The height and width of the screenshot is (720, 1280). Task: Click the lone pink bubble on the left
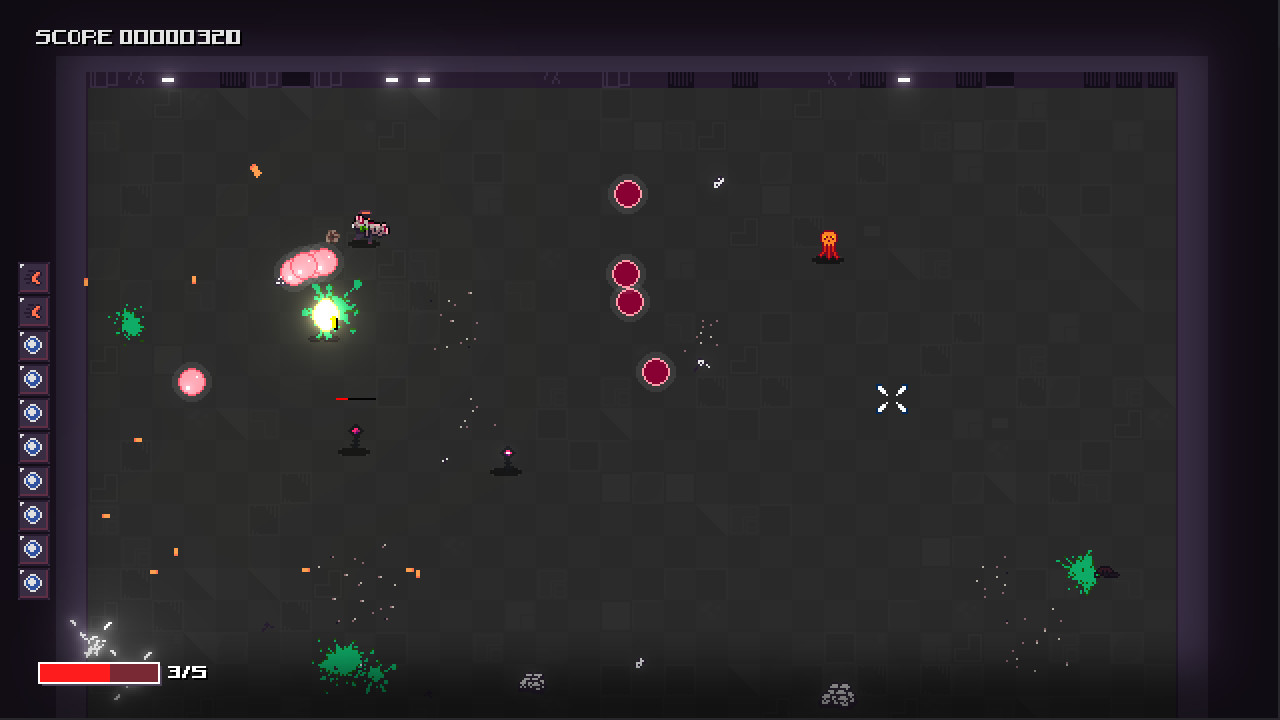(x=191, y=381)
